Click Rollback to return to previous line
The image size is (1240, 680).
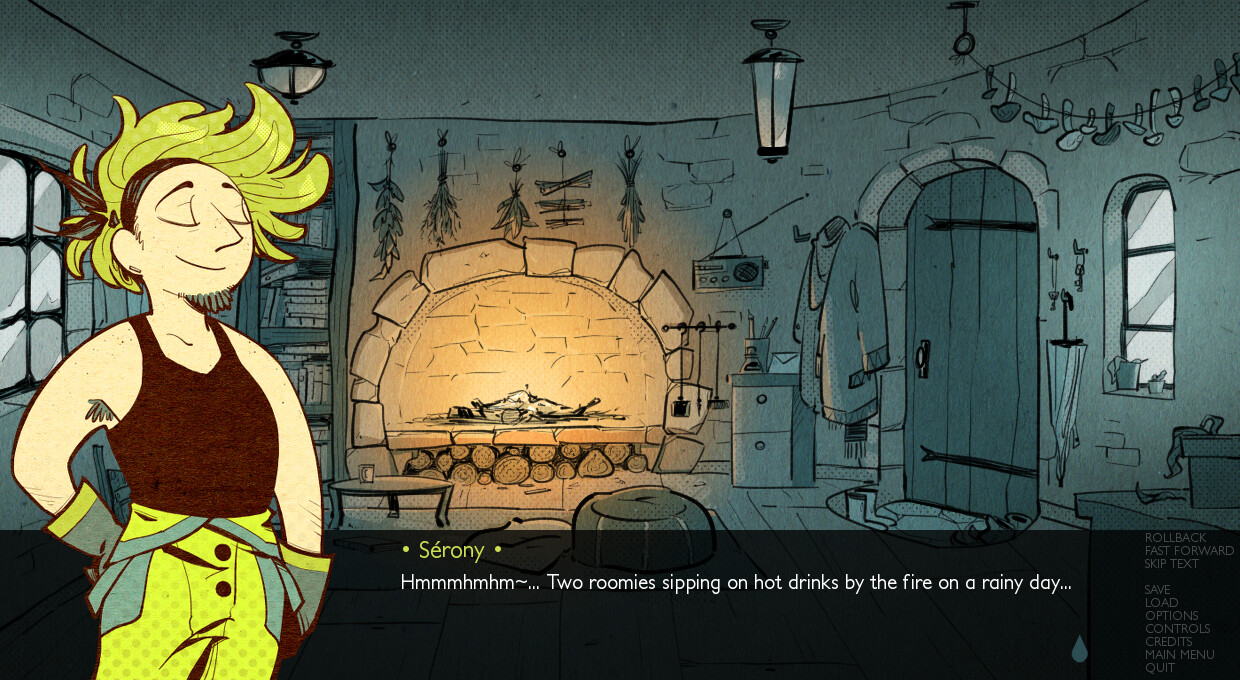[x=1175, y=538]
